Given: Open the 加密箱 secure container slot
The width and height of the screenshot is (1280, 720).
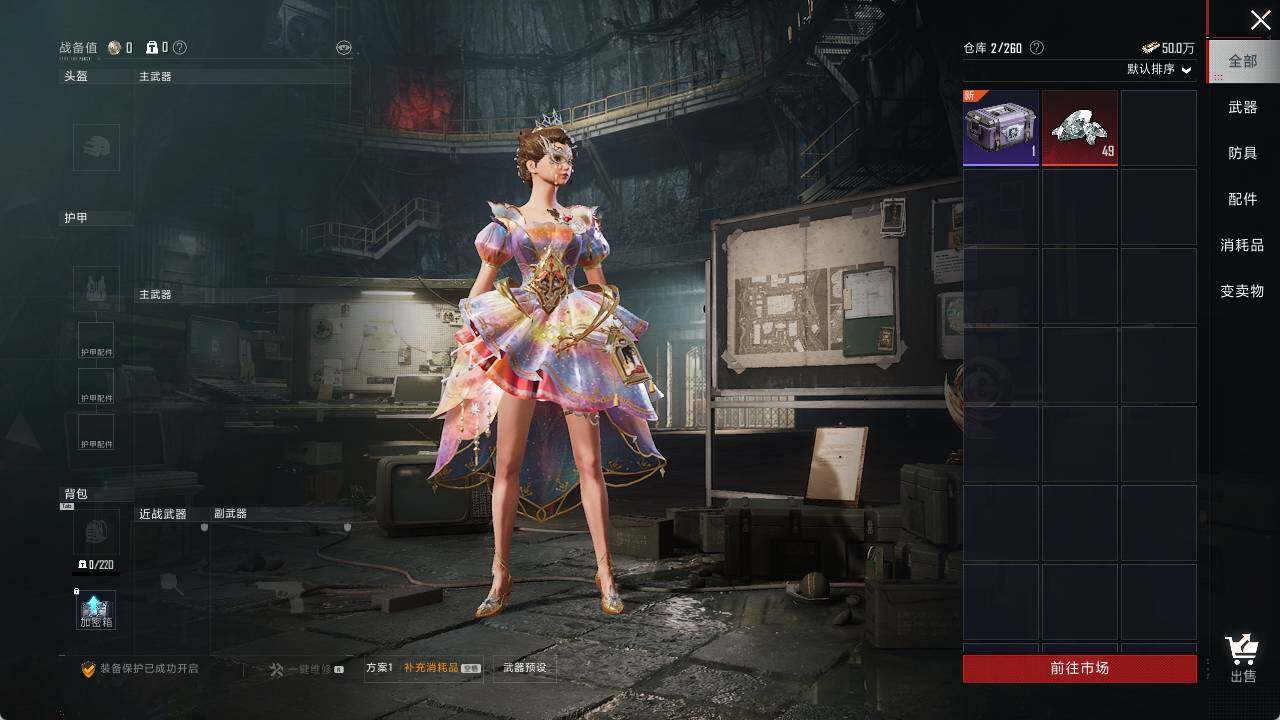Looking at the screenshot, I should [x=96, y=610].
